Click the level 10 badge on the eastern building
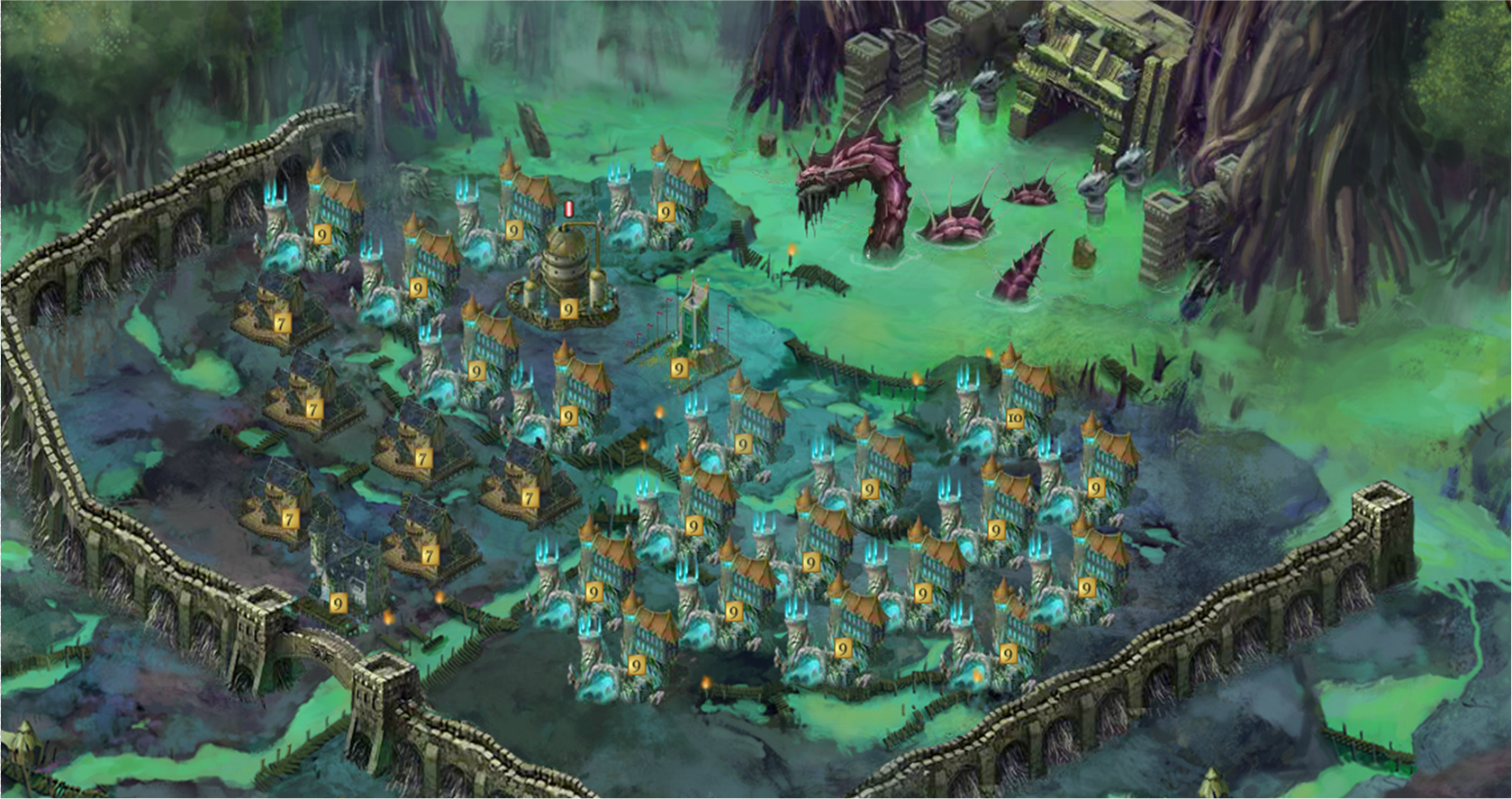 point(1016,416)
